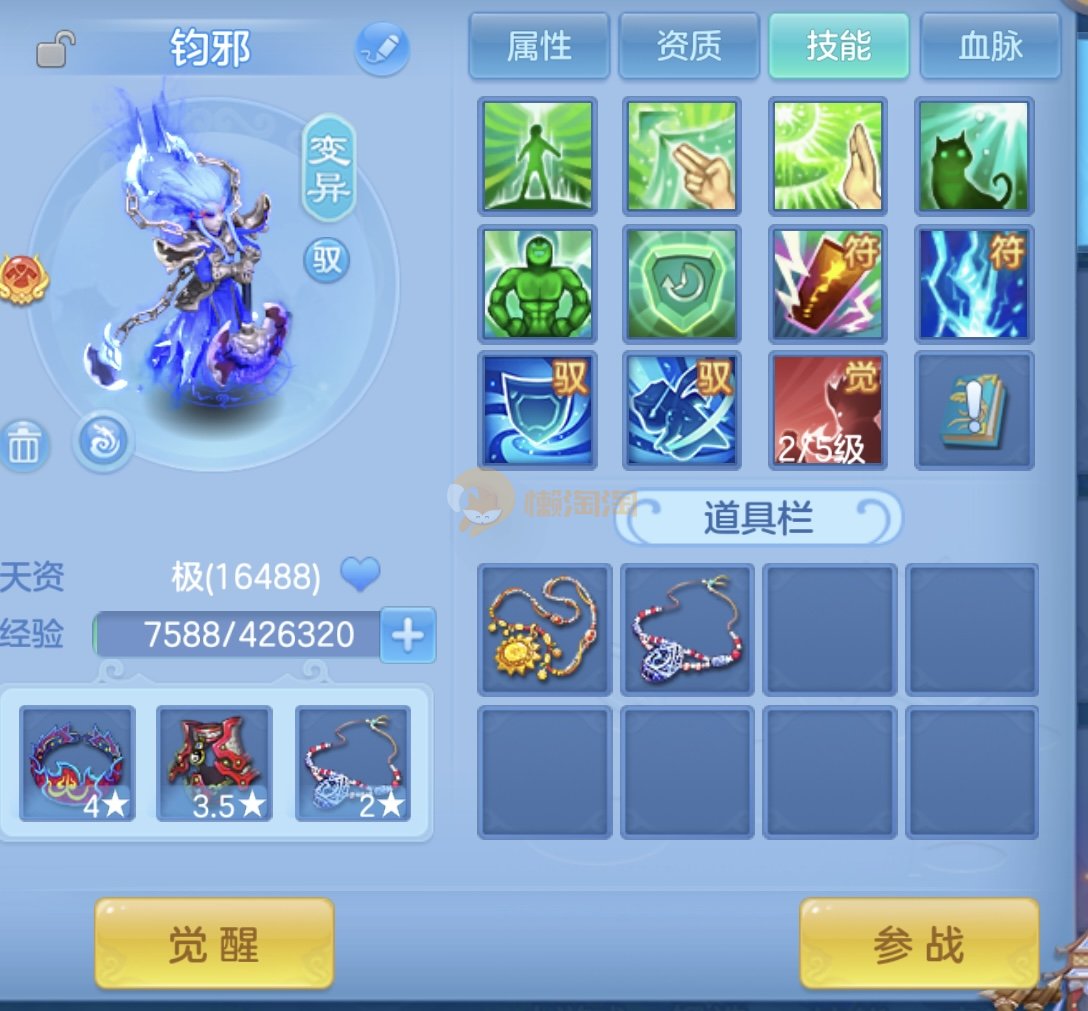Click the 觉醒 button
The image size is (1088, 1011).
[214, 944]
